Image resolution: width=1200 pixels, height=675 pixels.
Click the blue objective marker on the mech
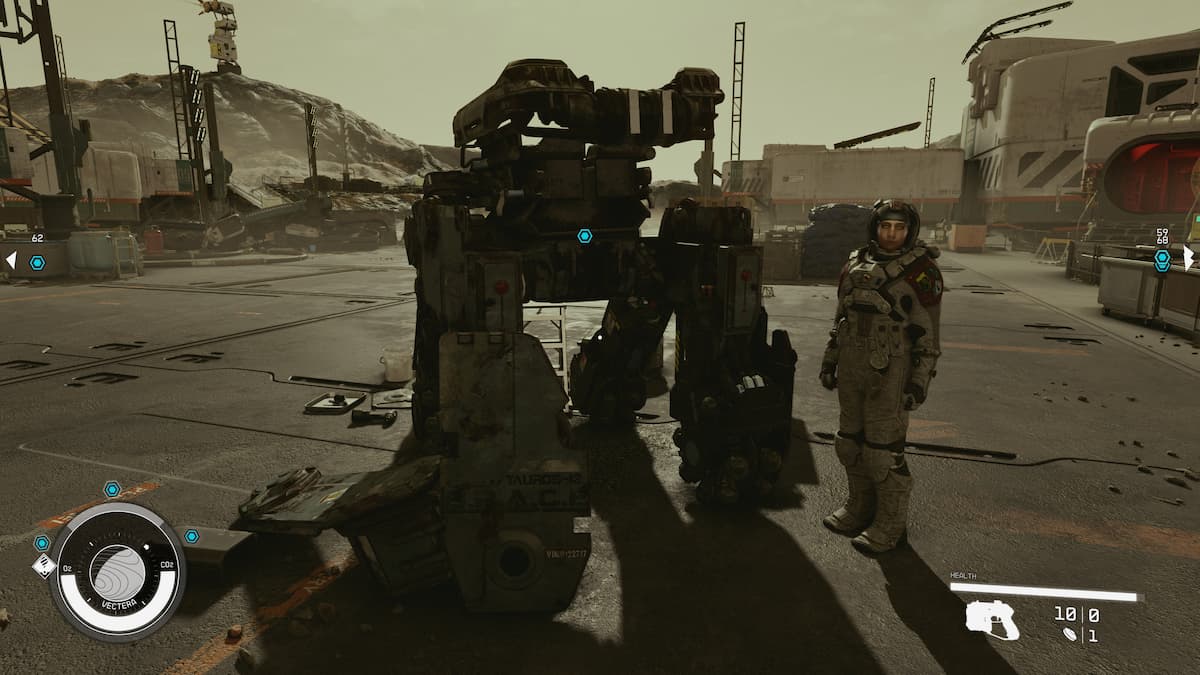[x=584, y=236]
